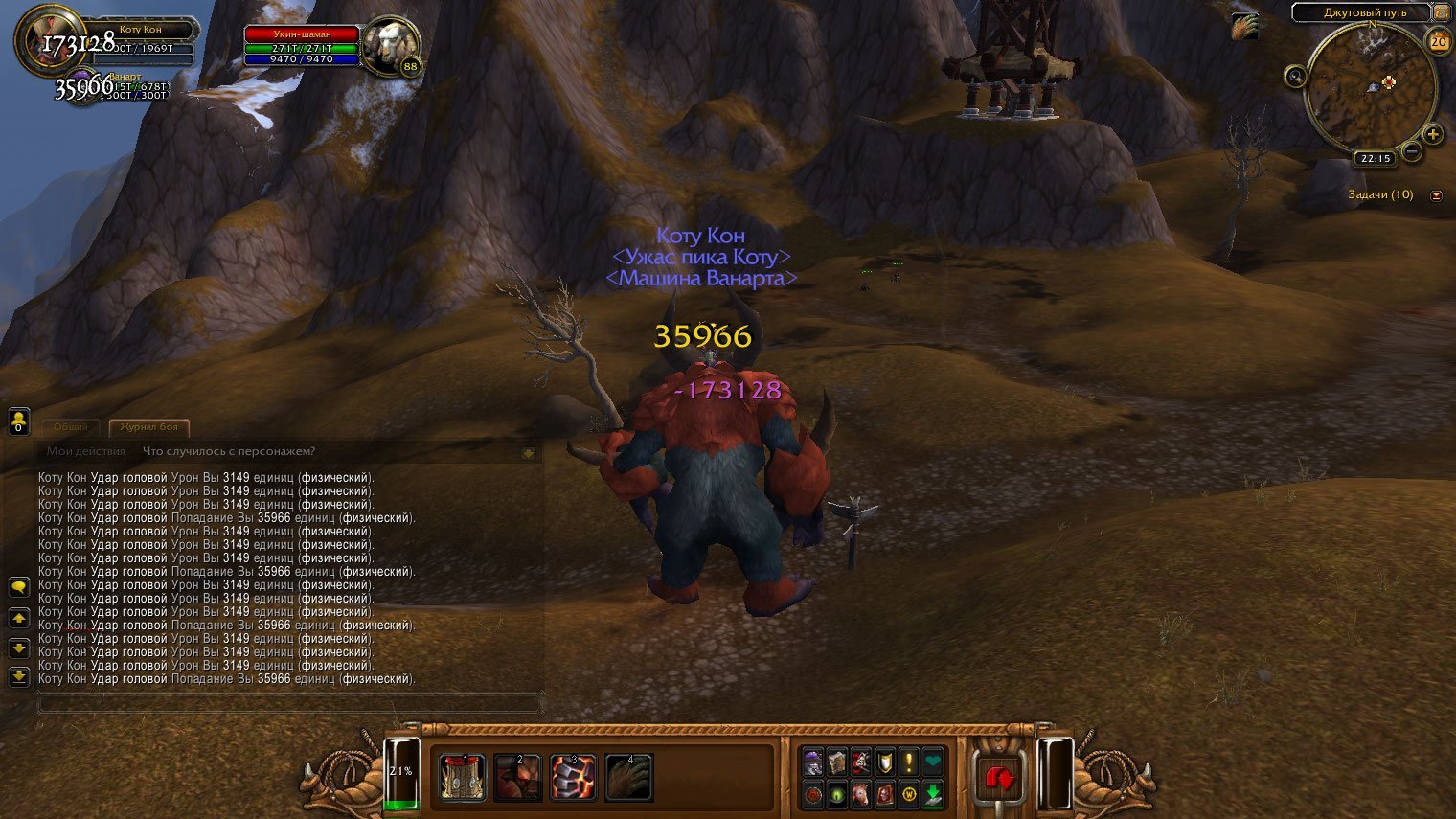
Task: Open the chat speech bubble menu
Action: (18, 586)
